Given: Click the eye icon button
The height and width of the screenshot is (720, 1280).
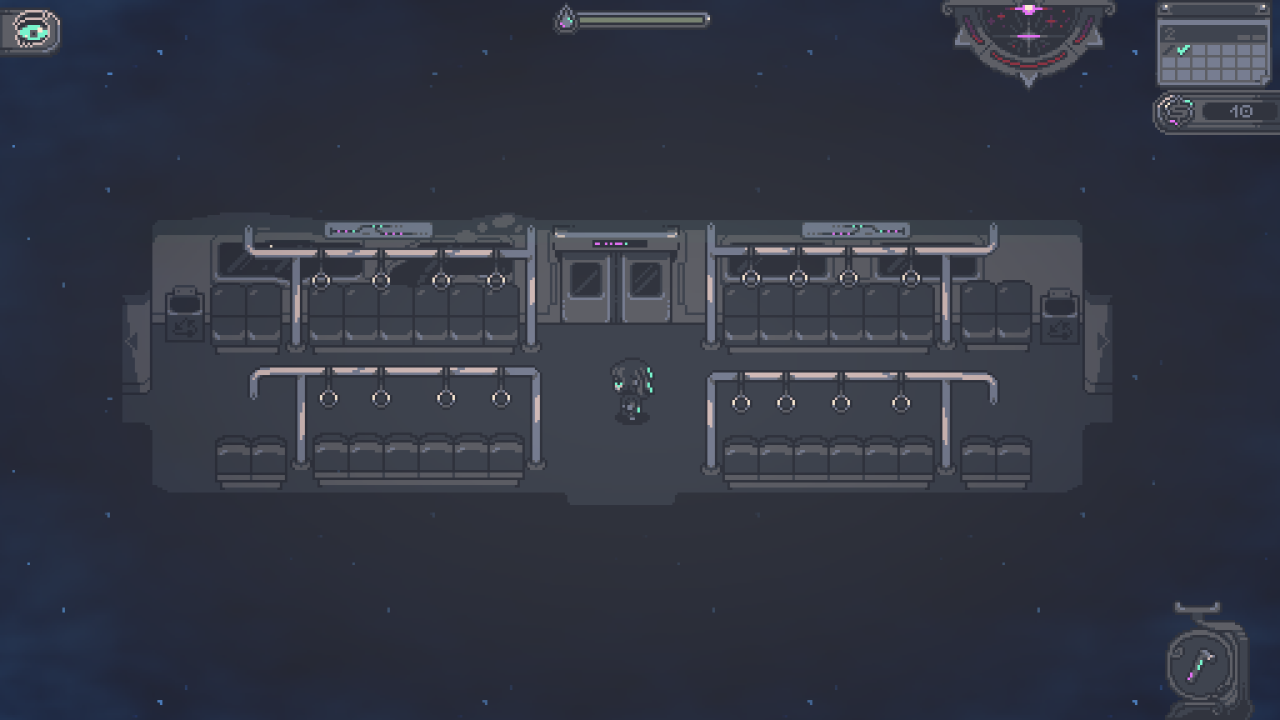Looking at the screenshot, I should pos(33,32).
